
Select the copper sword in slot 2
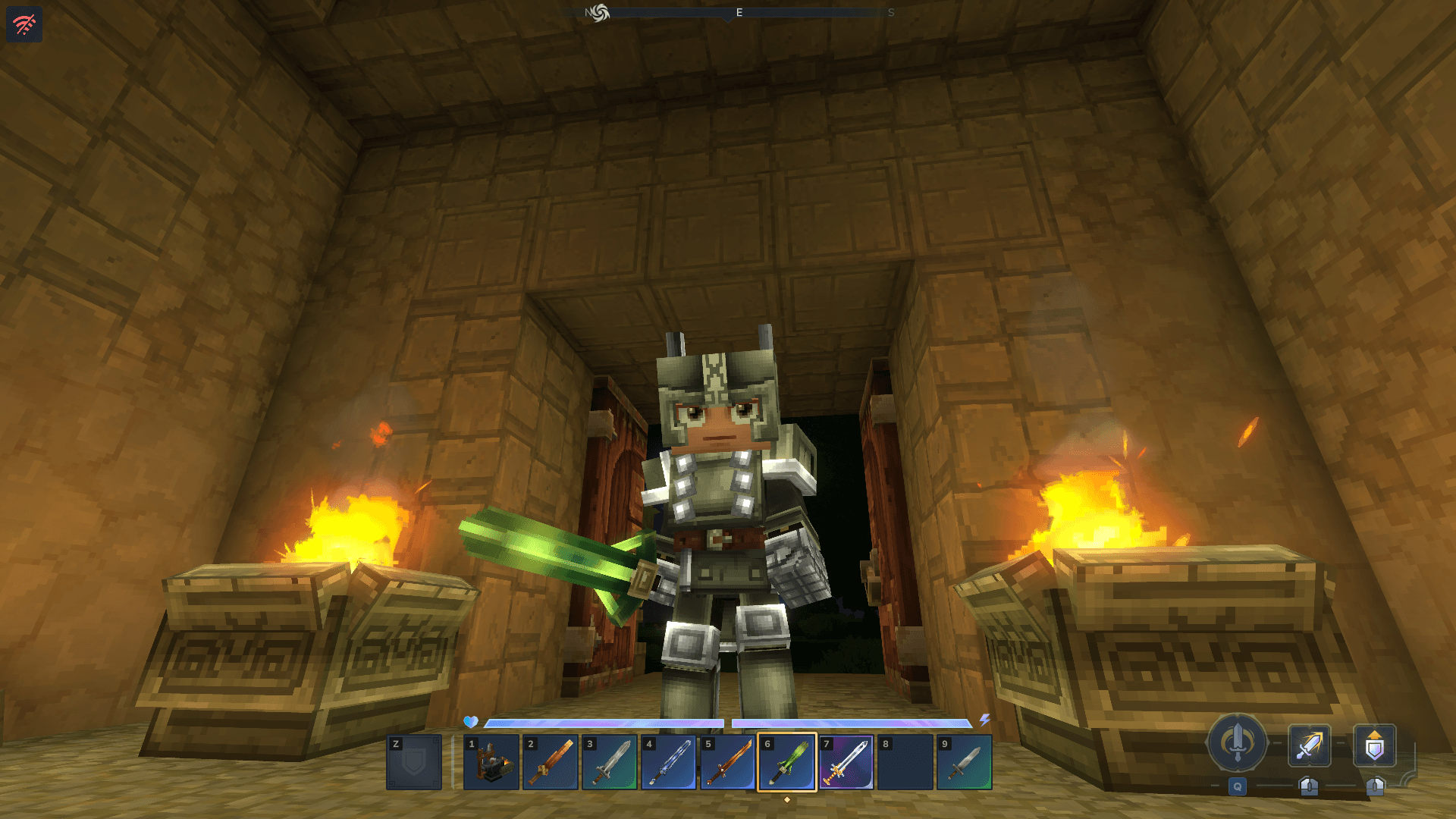tap(551, 762)
